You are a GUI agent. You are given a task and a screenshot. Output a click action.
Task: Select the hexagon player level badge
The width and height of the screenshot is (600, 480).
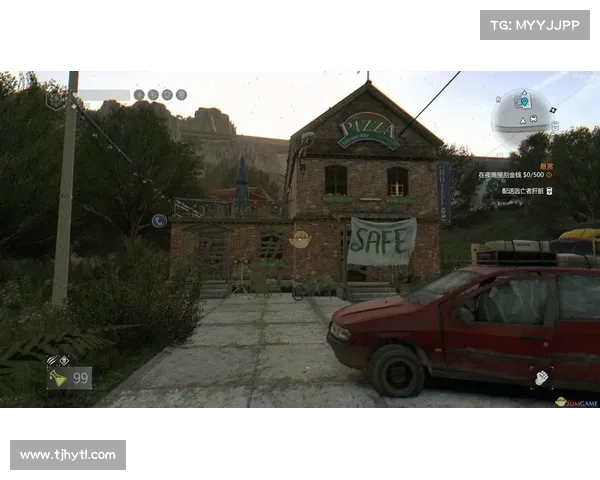tap(56, 99)
